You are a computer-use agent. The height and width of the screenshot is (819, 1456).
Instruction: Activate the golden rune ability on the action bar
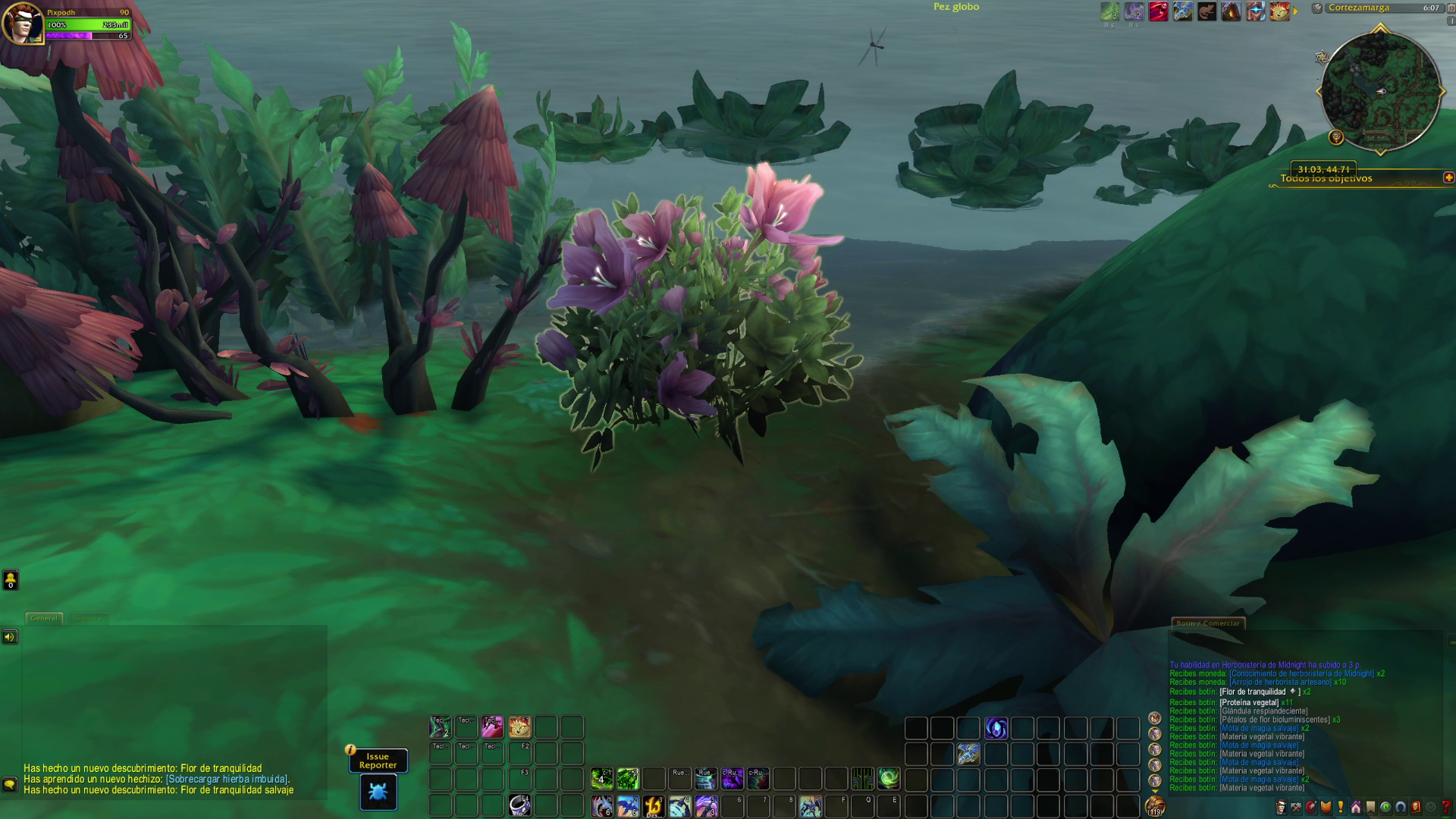[x=654, y=805]
